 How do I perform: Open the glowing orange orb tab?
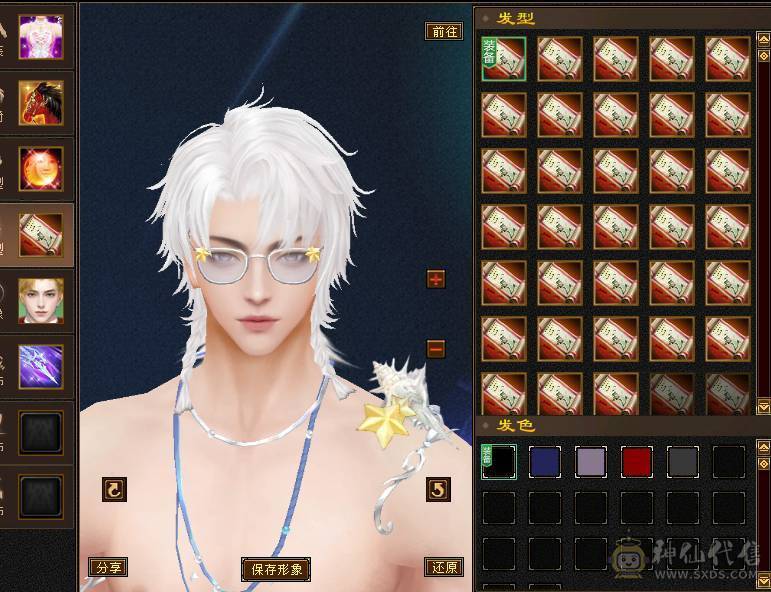pos(41,168)
